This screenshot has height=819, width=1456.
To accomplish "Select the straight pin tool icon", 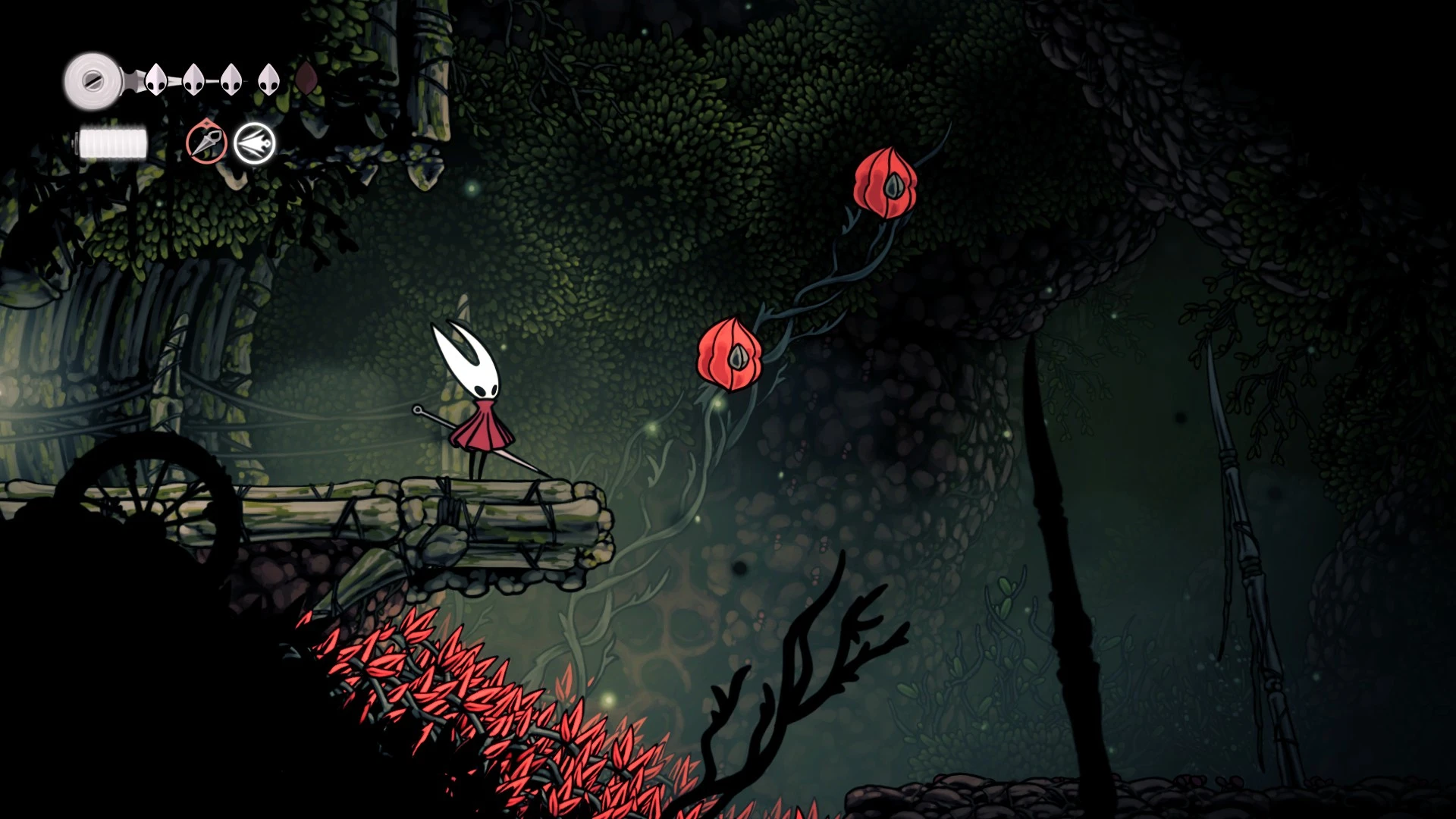I will point(206,142).
